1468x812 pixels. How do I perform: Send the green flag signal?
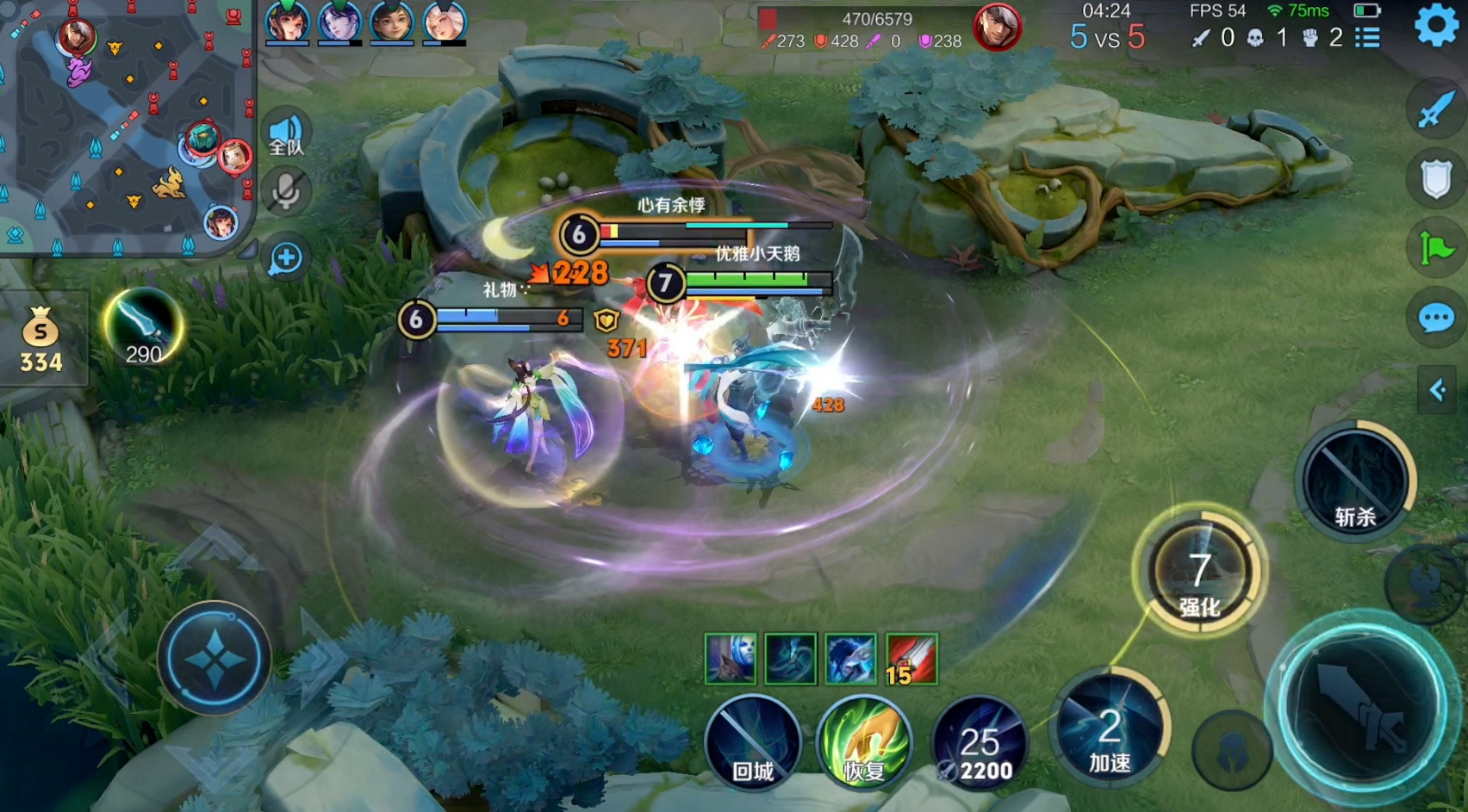coord(1436,250)
